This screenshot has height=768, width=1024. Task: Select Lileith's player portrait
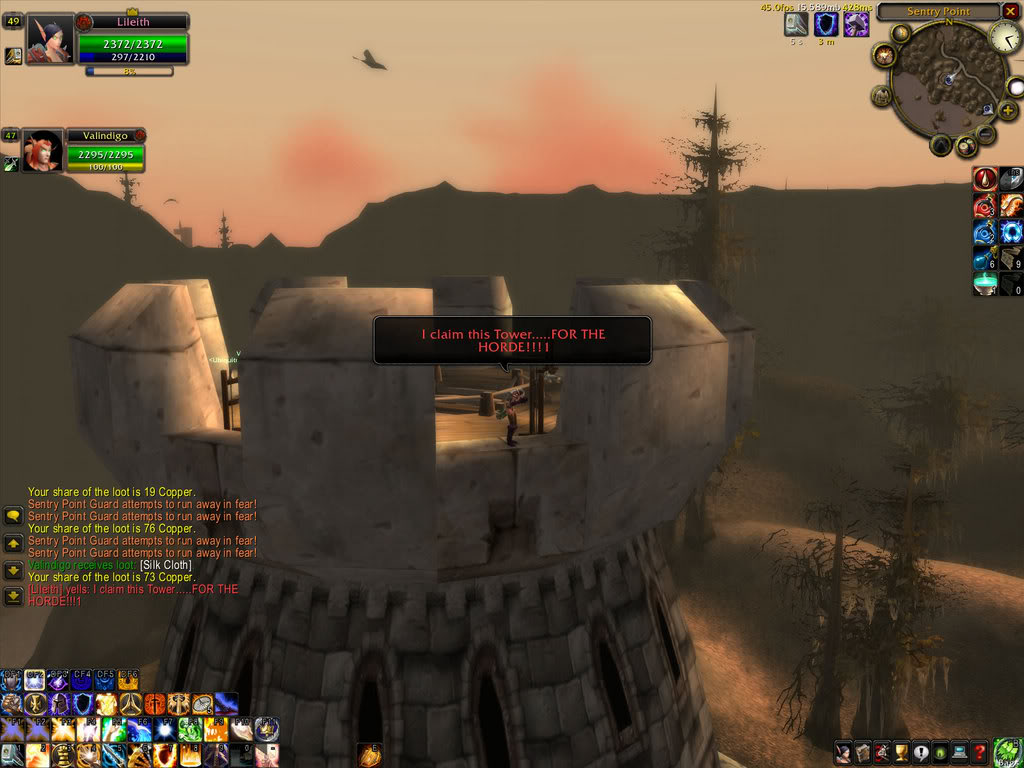click(49, 39)
